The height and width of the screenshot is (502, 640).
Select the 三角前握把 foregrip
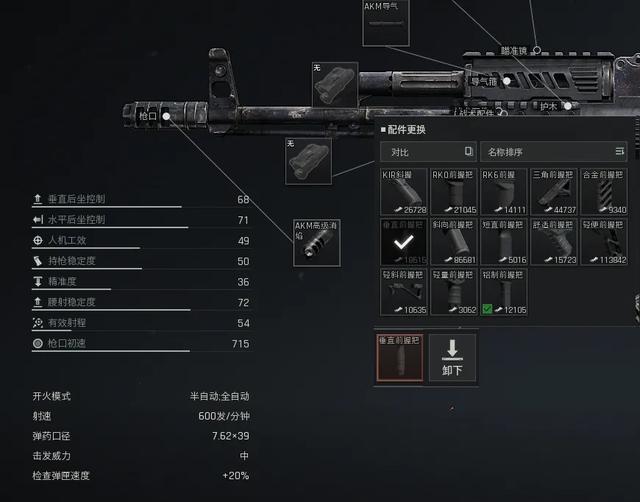pos(553,191)
